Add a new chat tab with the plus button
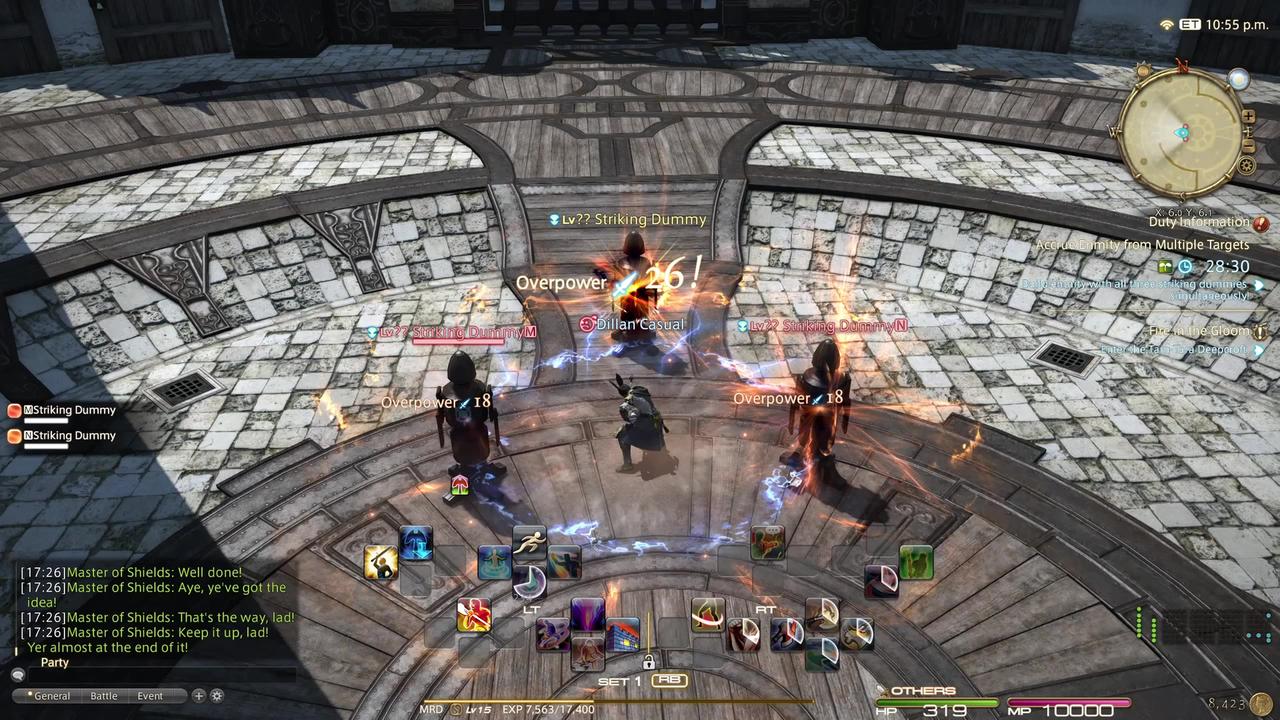 pyautogui.click(x=198, y=695)
